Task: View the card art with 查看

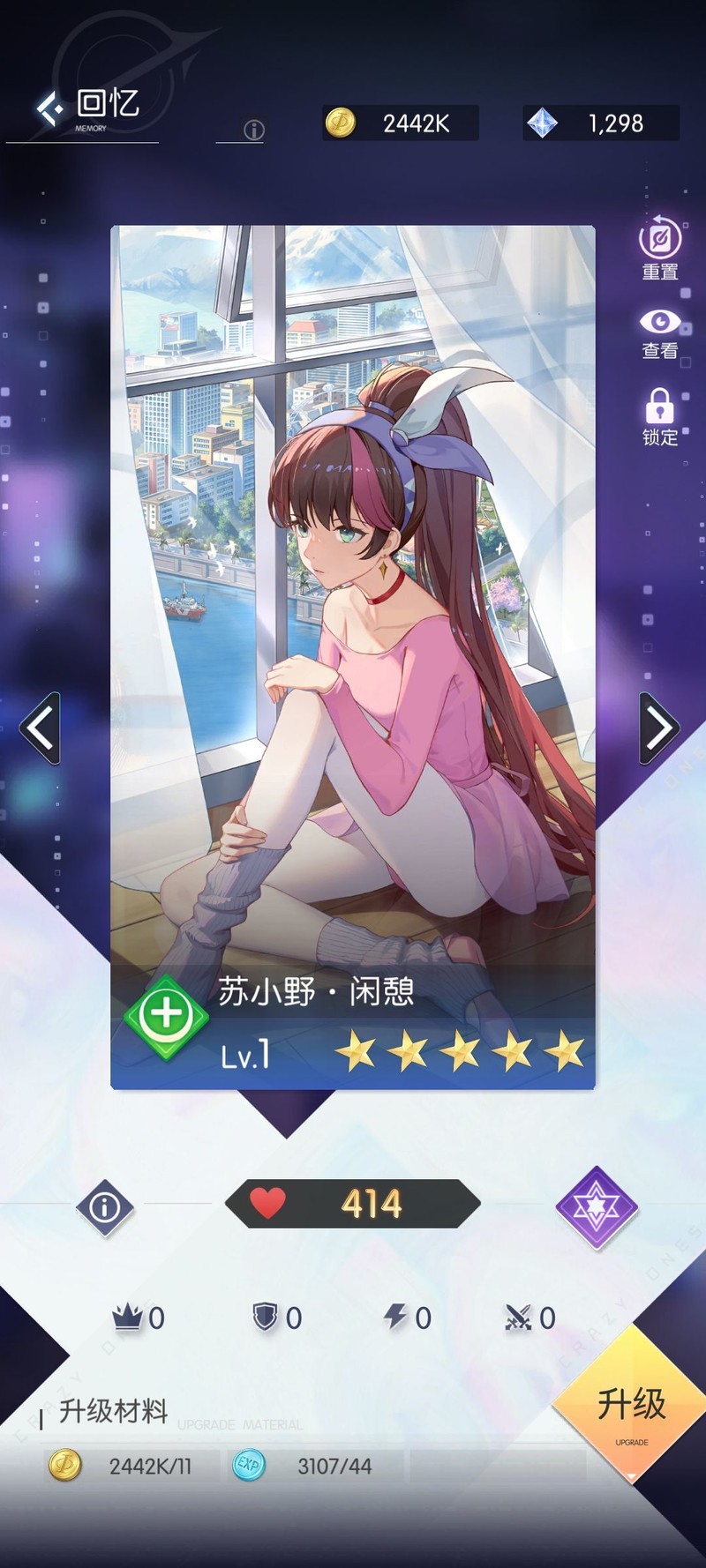Action: click(660, 334)
